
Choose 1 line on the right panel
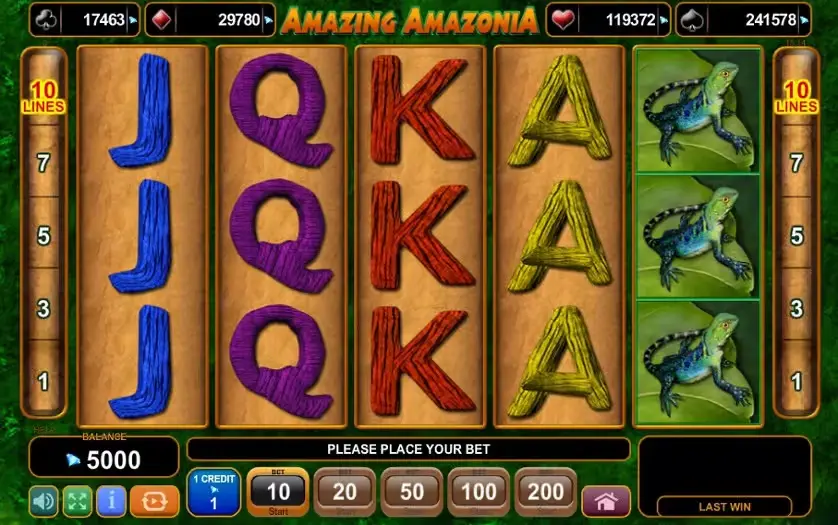[797, 381]
